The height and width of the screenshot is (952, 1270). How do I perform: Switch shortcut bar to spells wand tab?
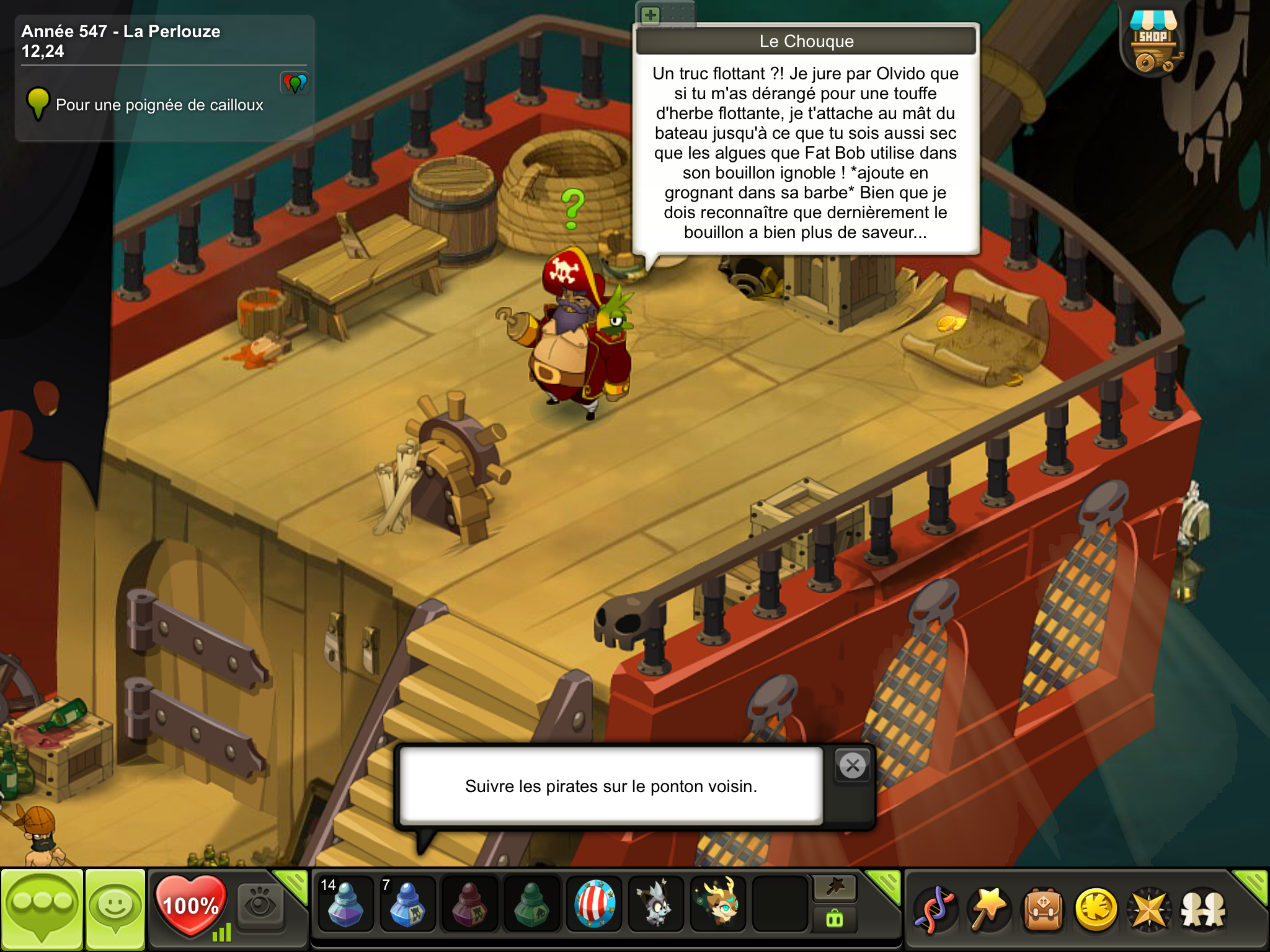pyautogui.click(x=835, y=888)
